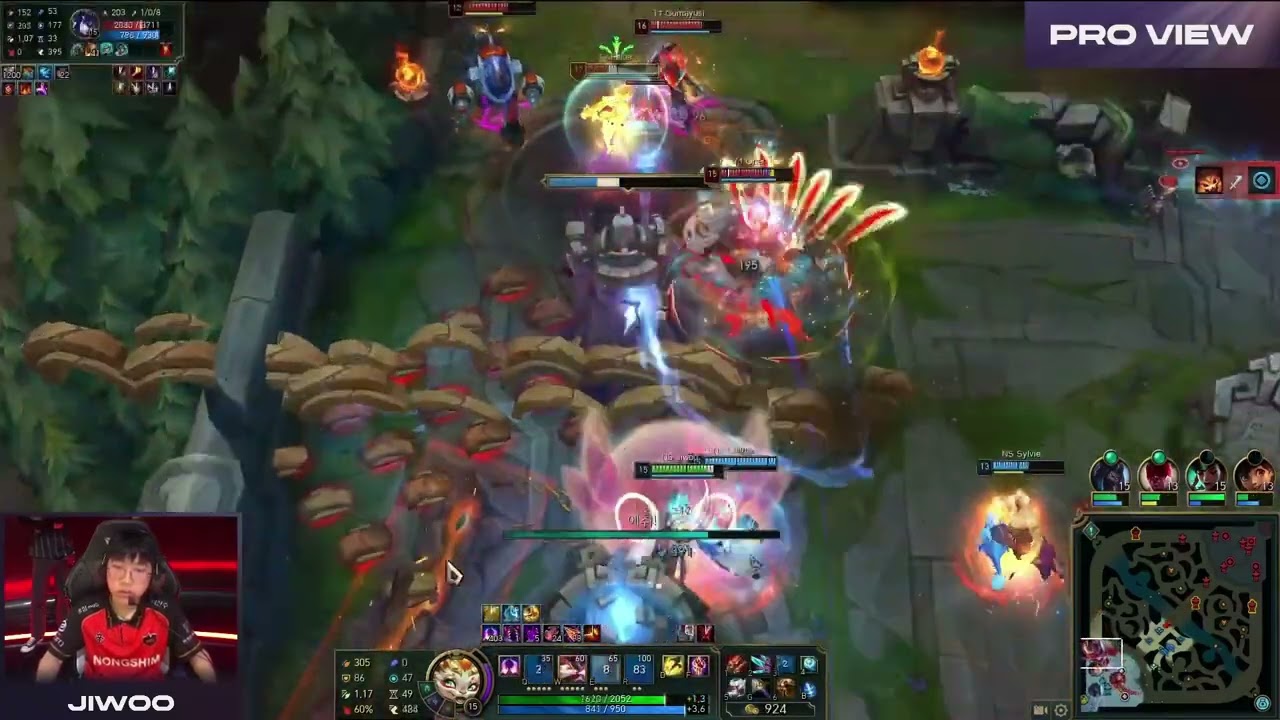Image resolution: width=1280 pixels, height=720 pixels.
Task: Select the passive ability icon
Action: (x=509, y=667)
